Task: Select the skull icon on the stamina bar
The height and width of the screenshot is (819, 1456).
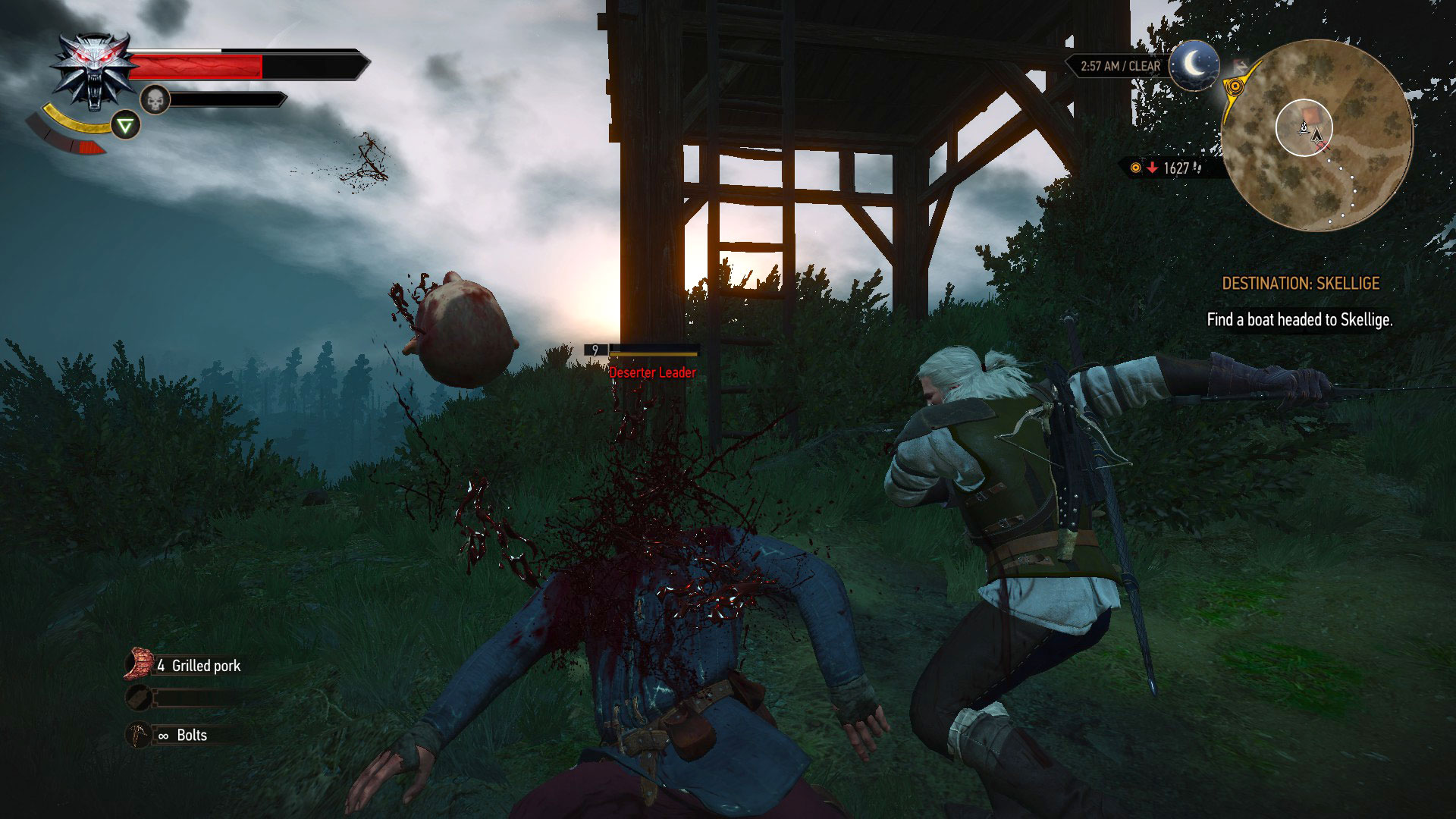Action: click(155, 99)
